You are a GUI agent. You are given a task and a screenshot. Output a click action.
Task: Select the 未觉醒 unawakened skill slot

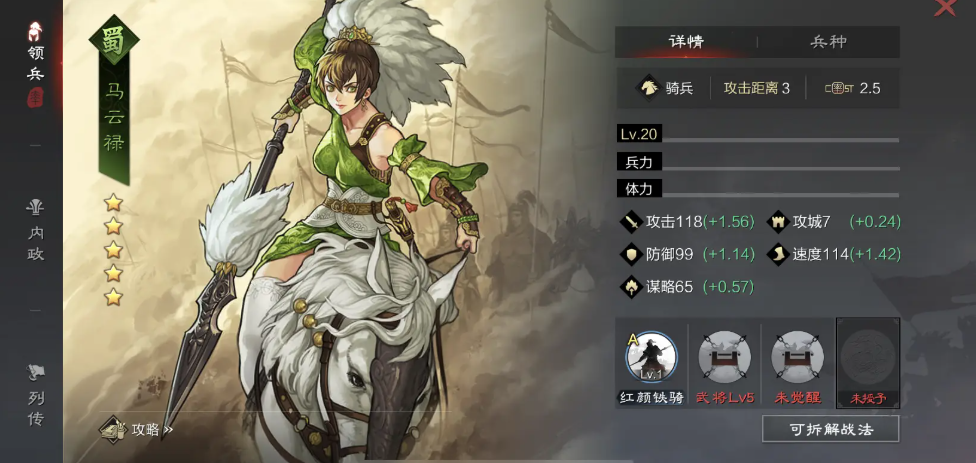[x=797, y=362]
